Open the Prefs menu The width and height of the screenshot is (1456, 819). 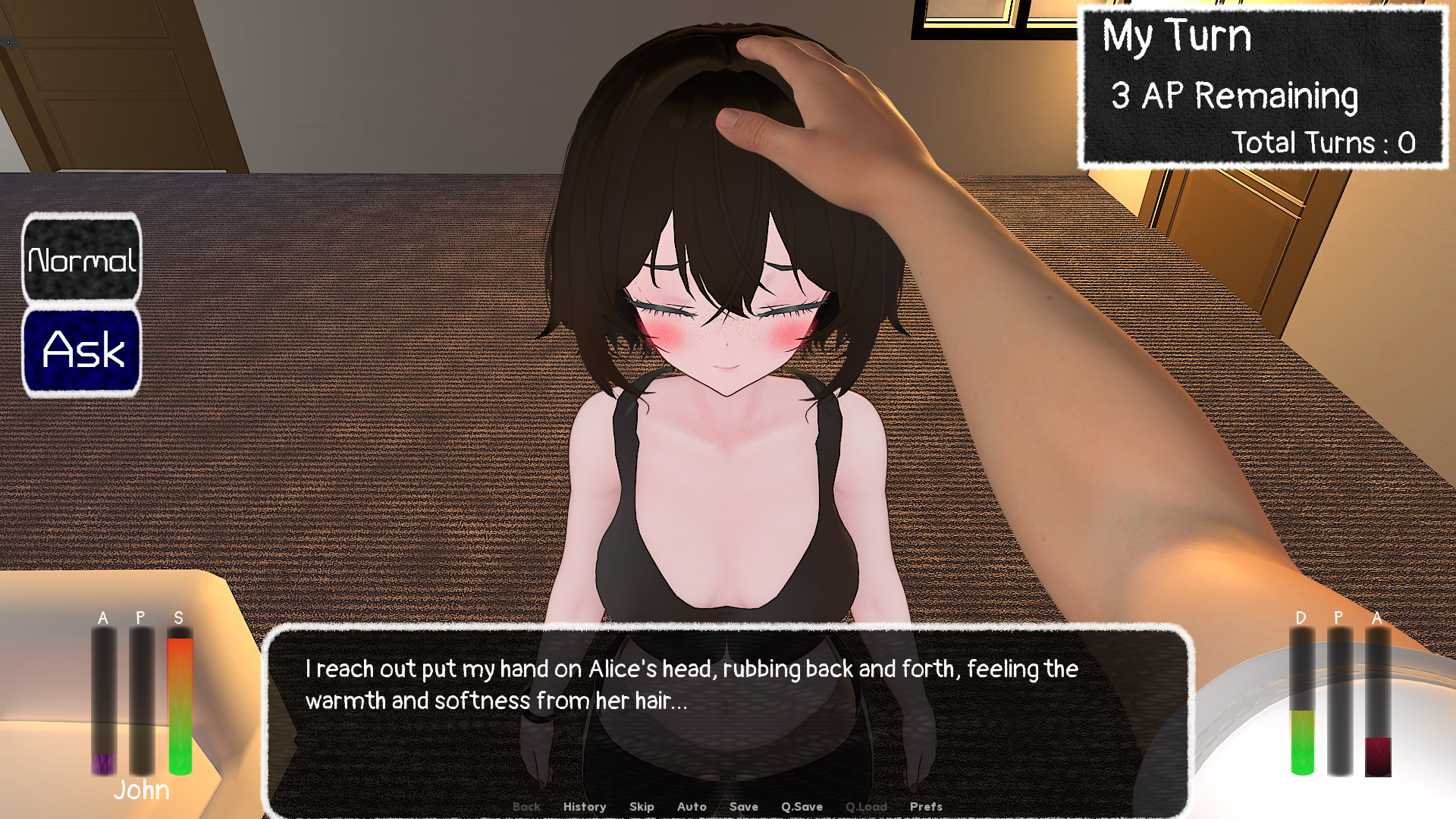pyautogui.click(x=926, y=807)
